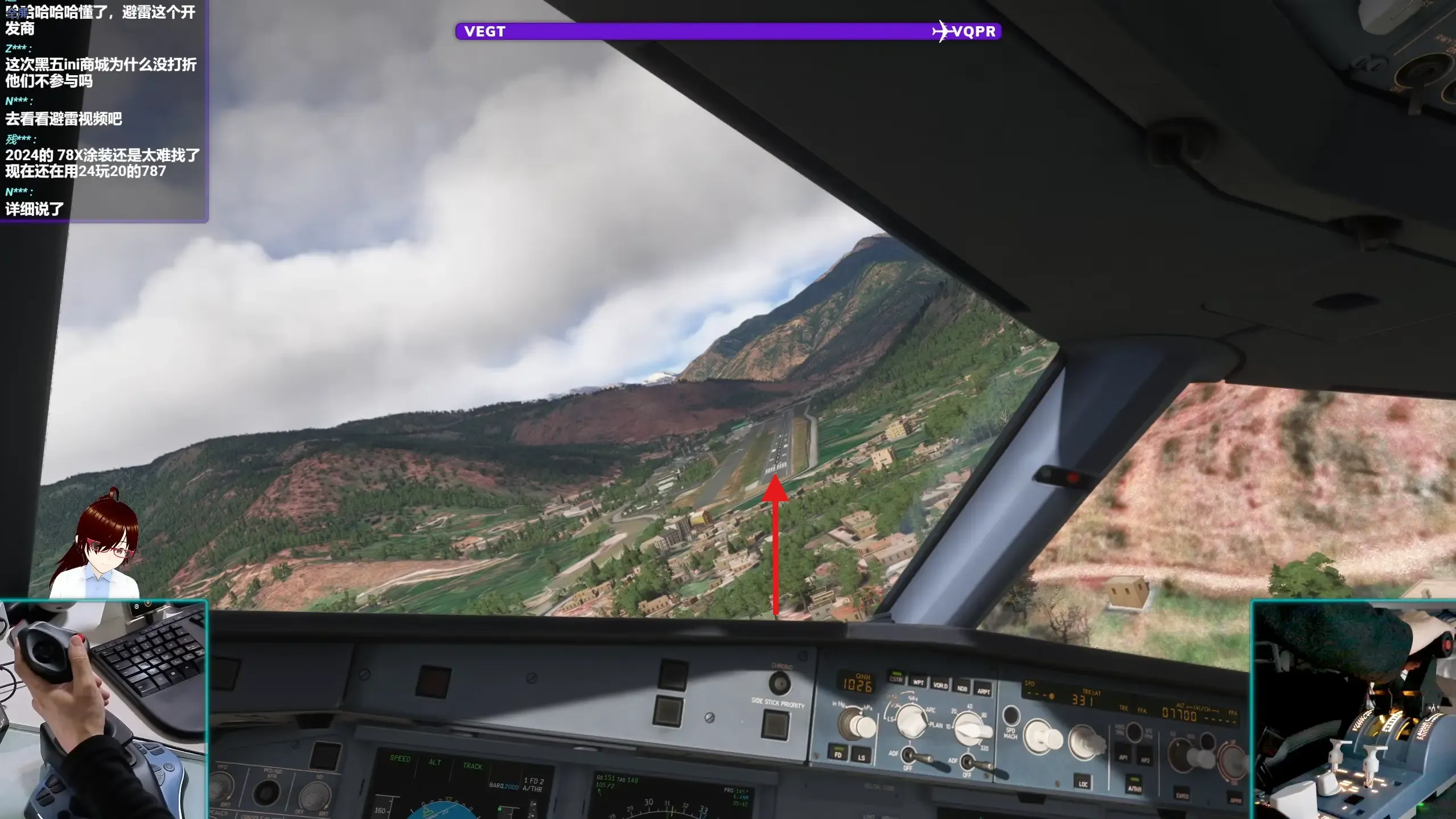Click the CHRONO button
1456x819 pixels.
(x=780, y=682)
